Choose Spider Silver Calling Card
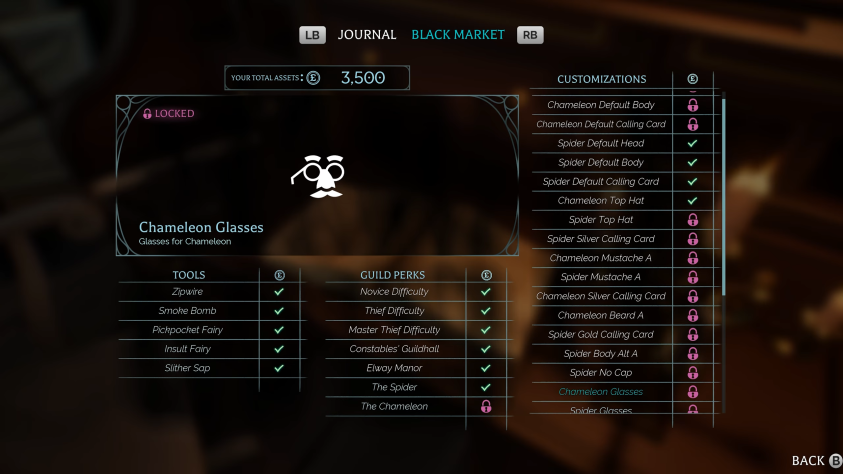The height and width of the screenshot is (474, 843). (601, 239)
